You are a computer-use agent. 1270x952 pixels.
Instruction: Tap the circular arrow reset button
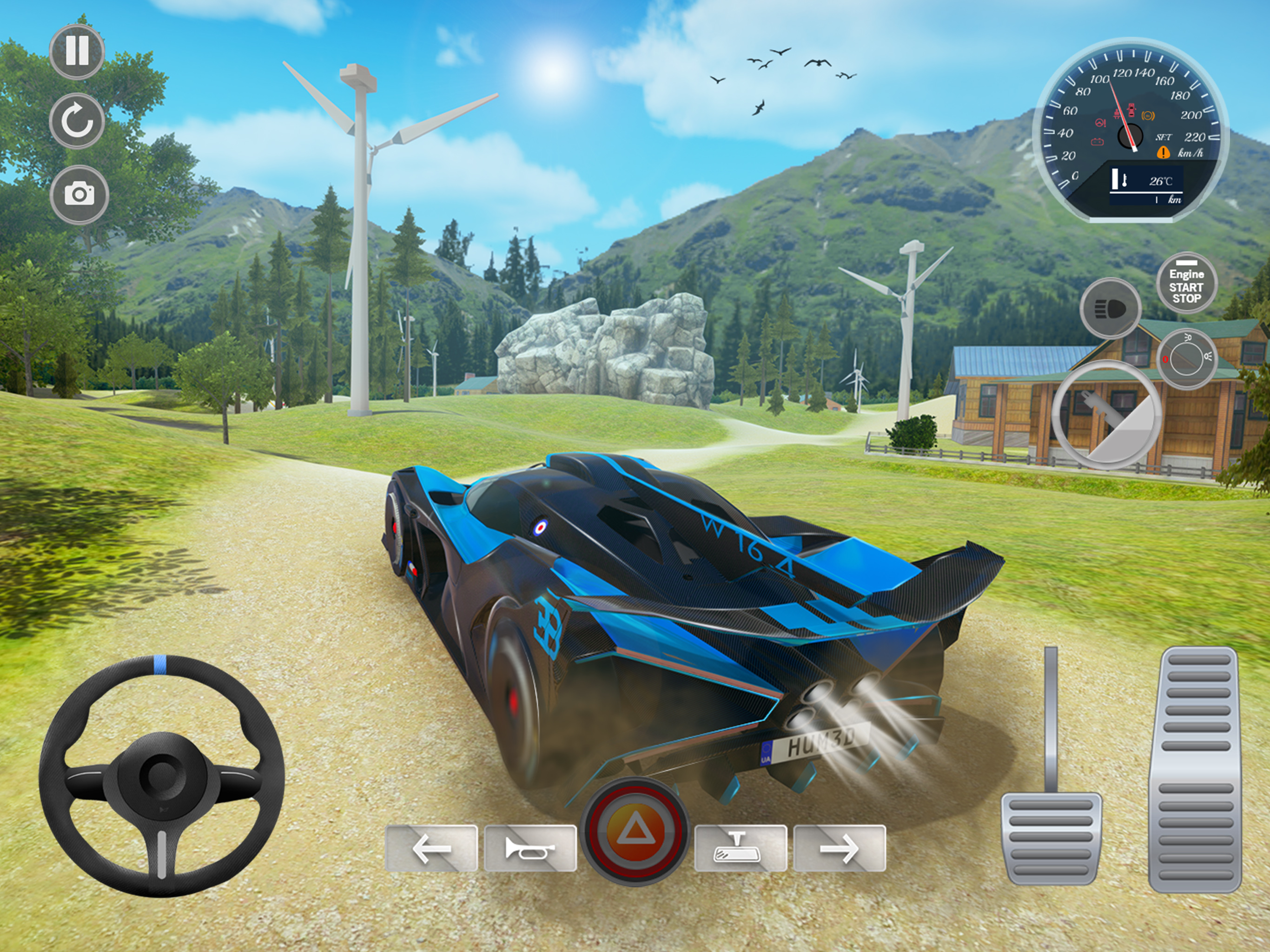(x=77, y=122)
